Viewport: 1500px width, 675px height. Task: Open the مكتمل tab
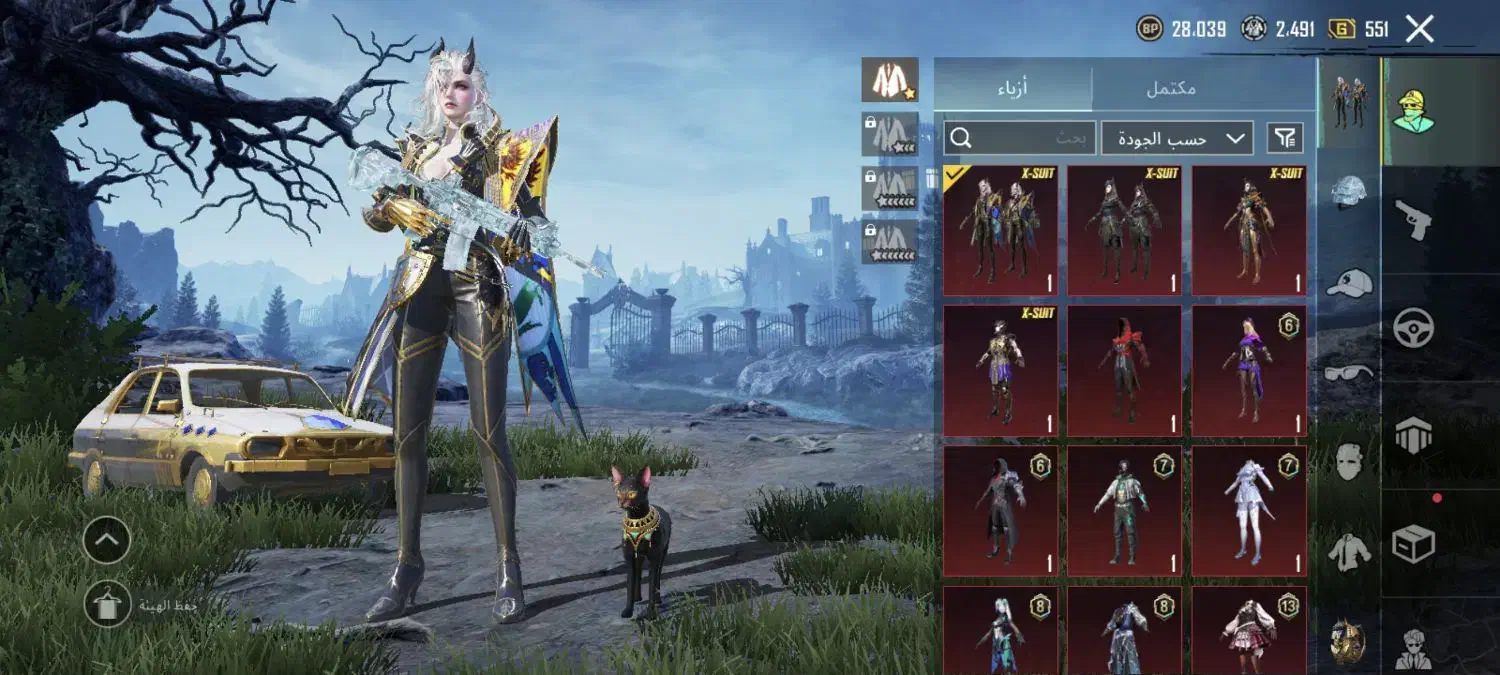point(1171,87)
